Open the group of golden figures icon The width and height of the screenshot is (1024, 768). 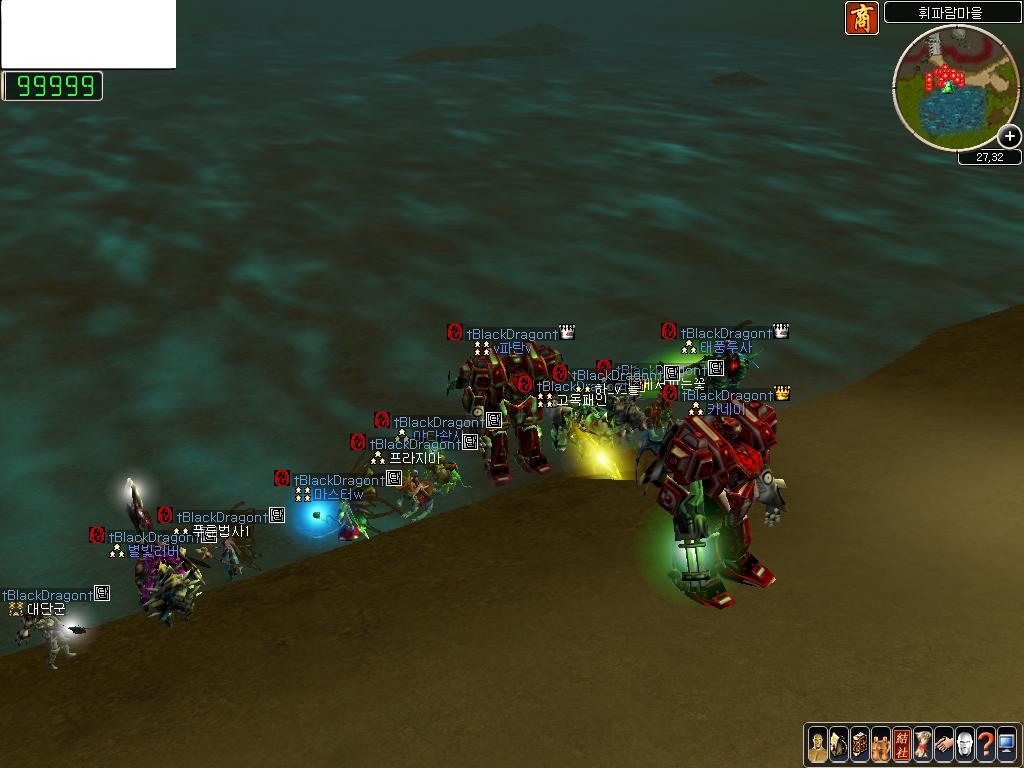coord(881,745)
